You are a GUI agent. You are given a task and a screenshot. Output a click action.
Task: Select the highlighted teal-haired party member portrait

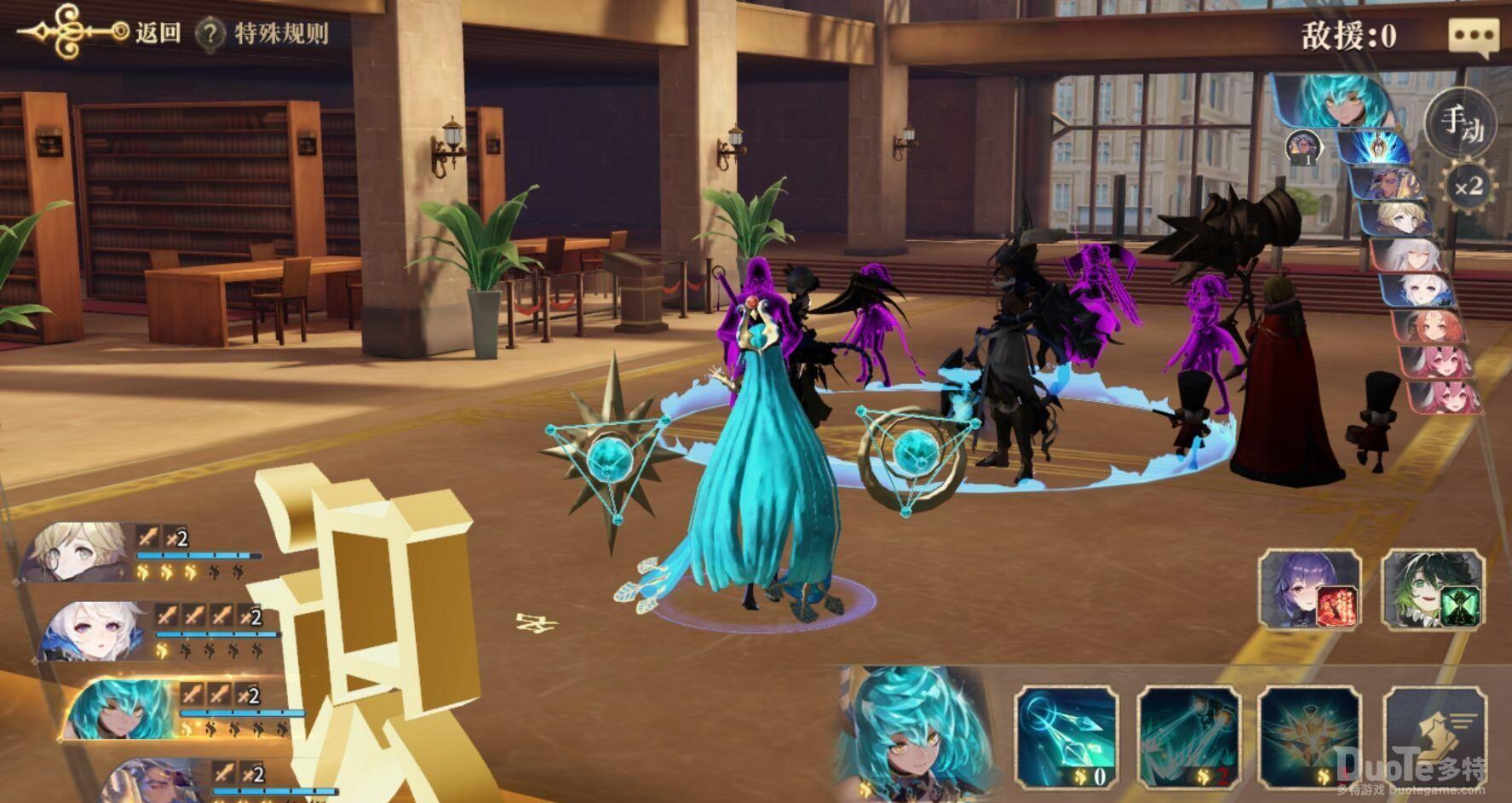click(x=119, y=708)
